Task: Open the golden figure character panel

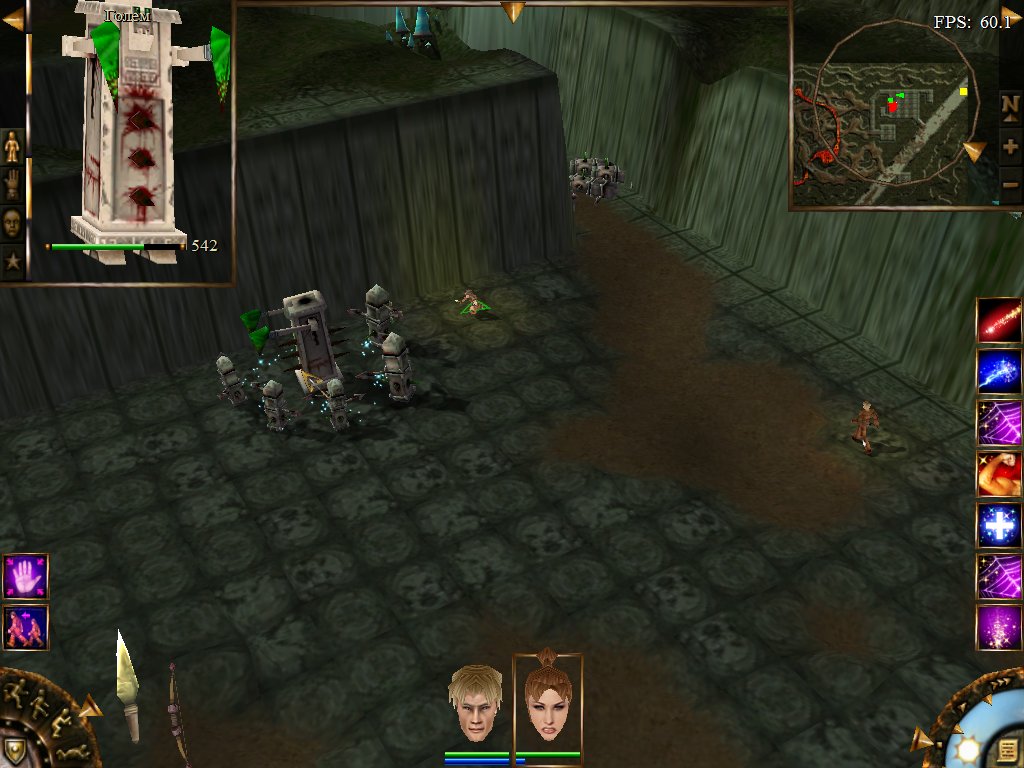Action: (12, 147)
